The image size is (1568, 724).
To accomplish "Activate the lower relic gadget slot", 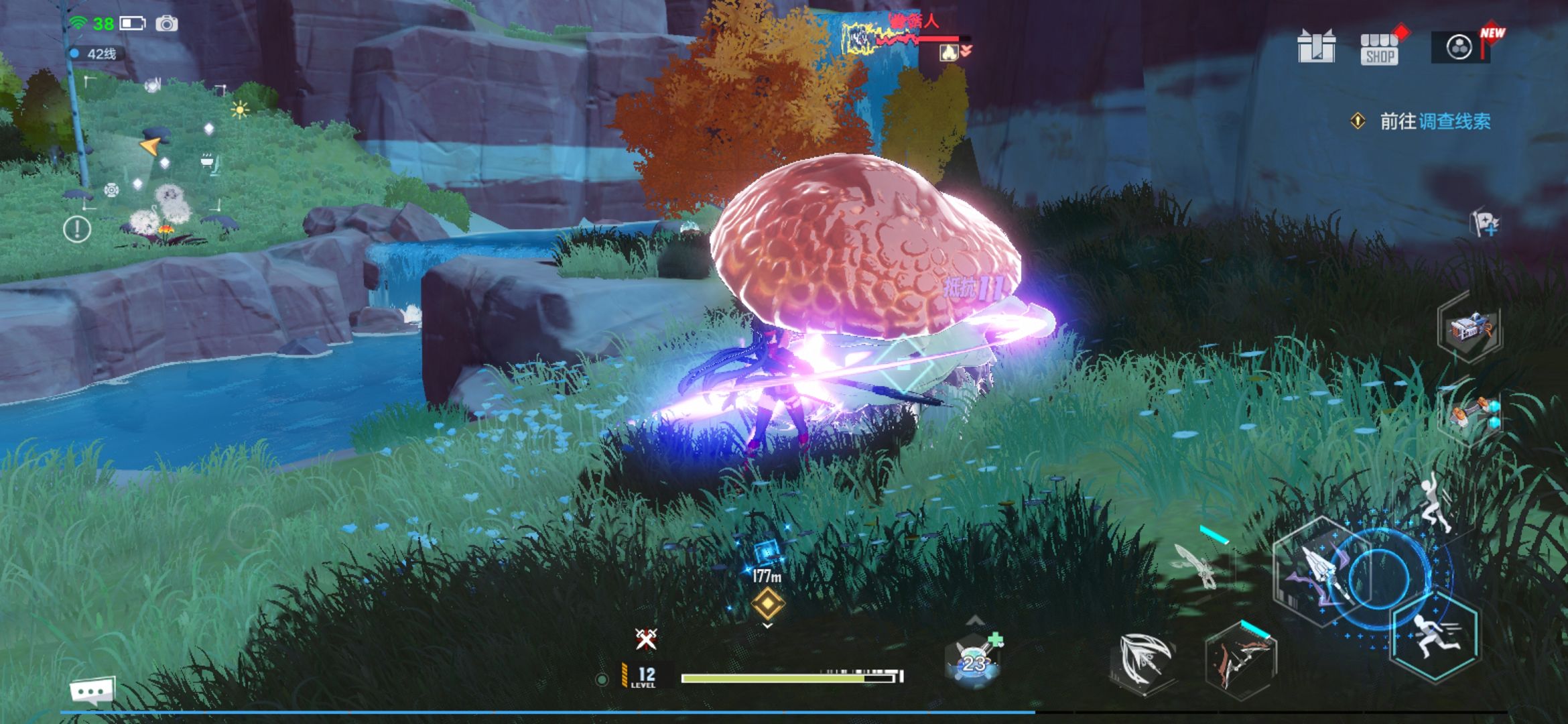I will [x=1470, y=412].
